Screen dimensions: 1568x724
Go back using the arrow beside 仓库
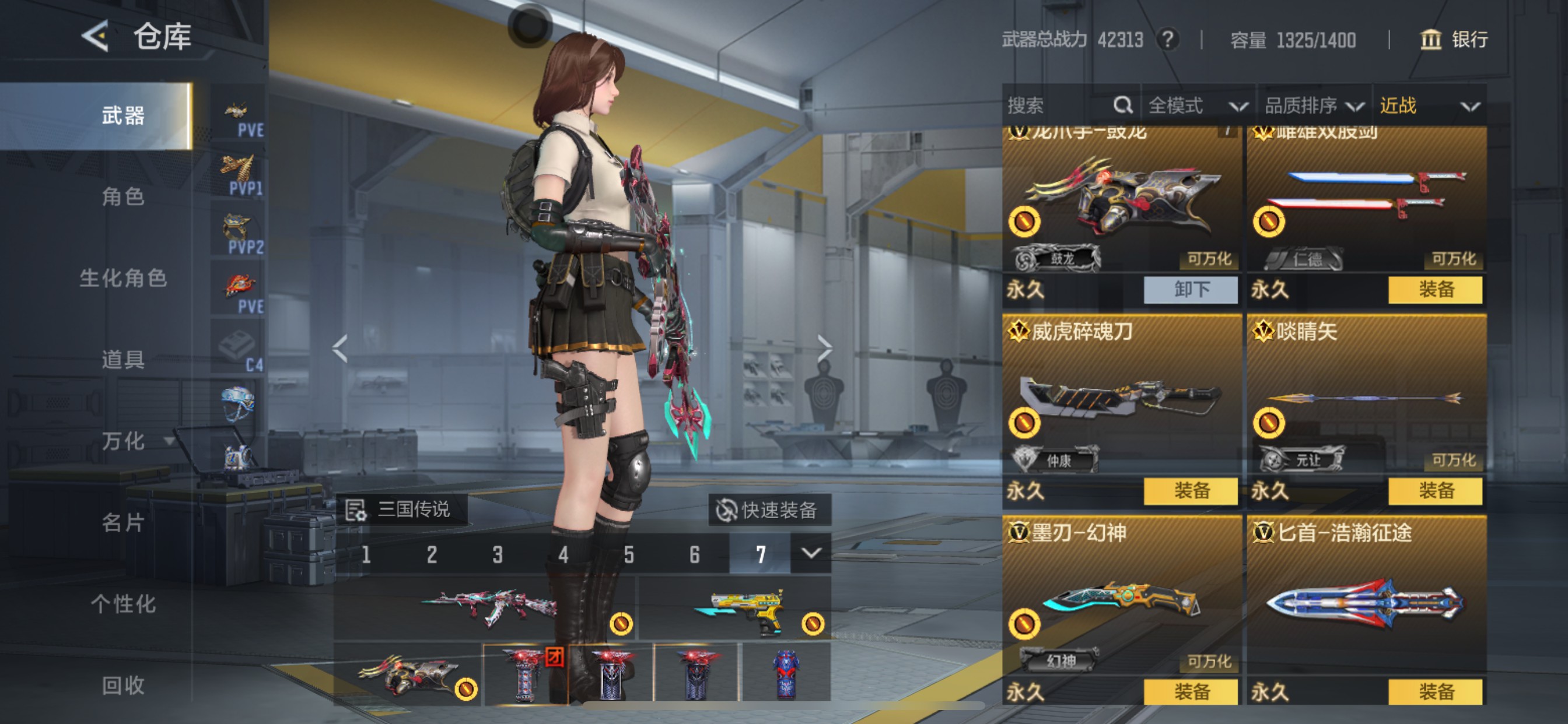tap(96, 37)
